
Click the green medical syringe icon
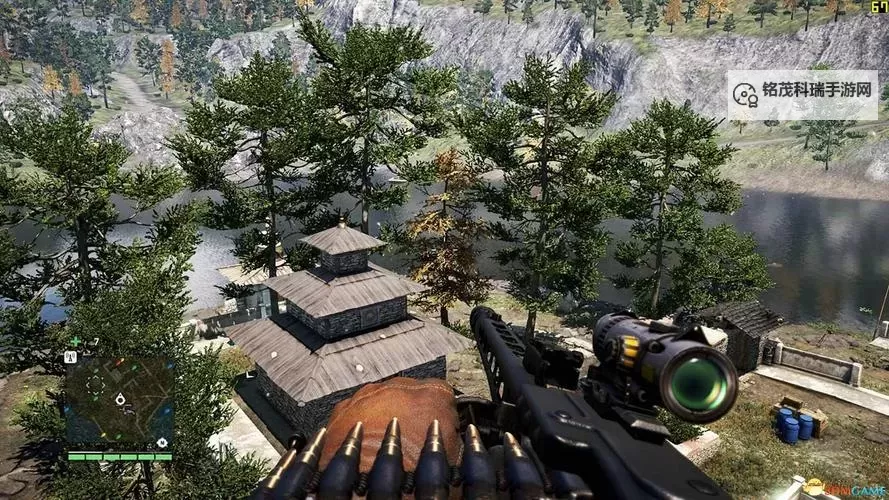[x=76, y=341]
